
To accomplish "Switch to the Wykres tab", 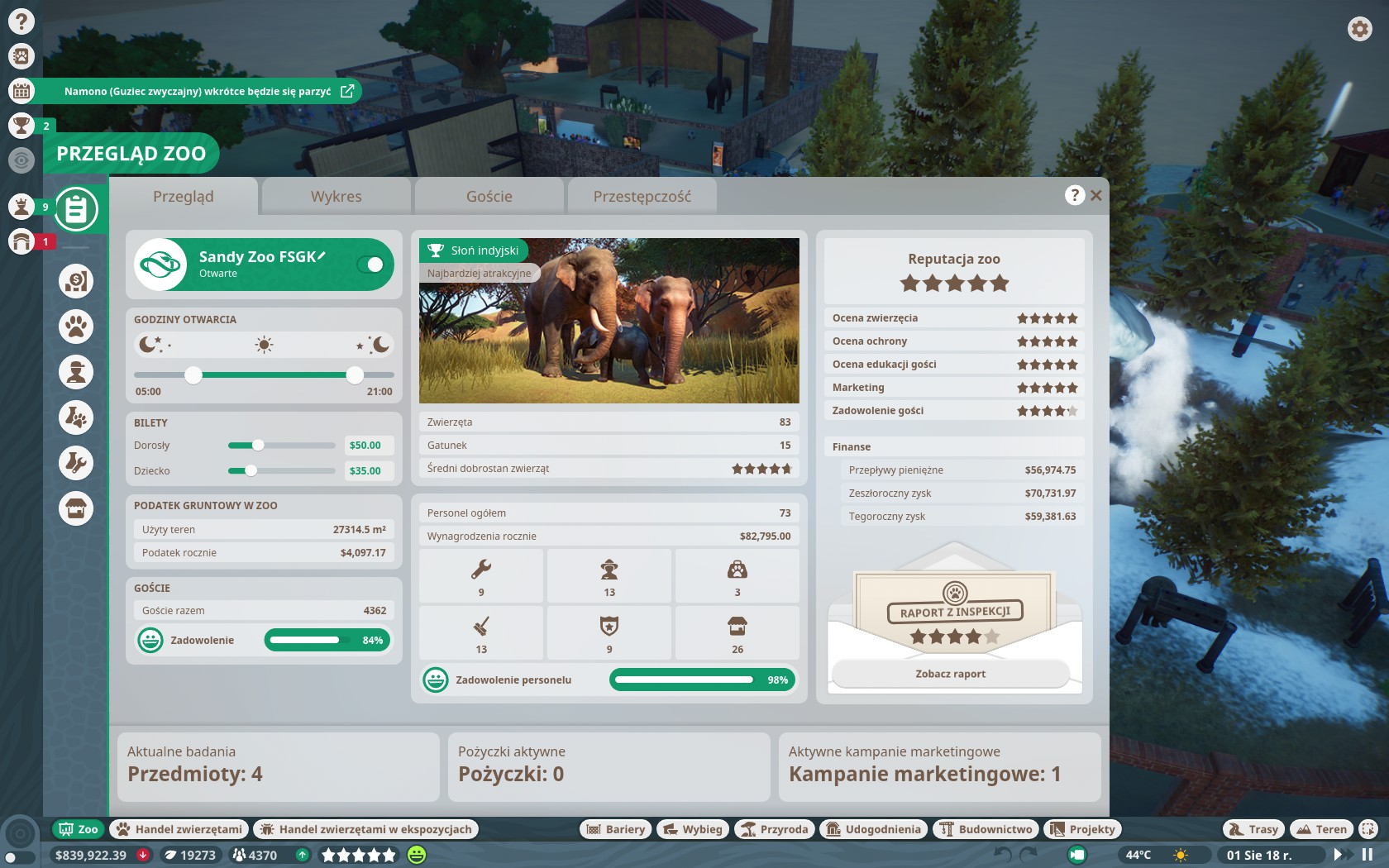I will [x=336, y=197].
